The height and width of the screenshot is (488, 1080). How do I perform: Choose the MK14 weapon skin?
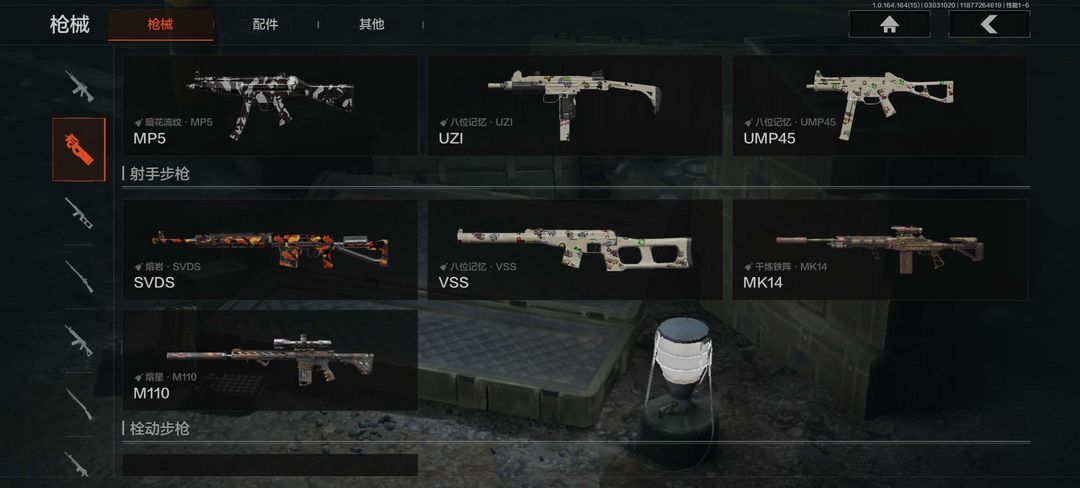[880, 249]
